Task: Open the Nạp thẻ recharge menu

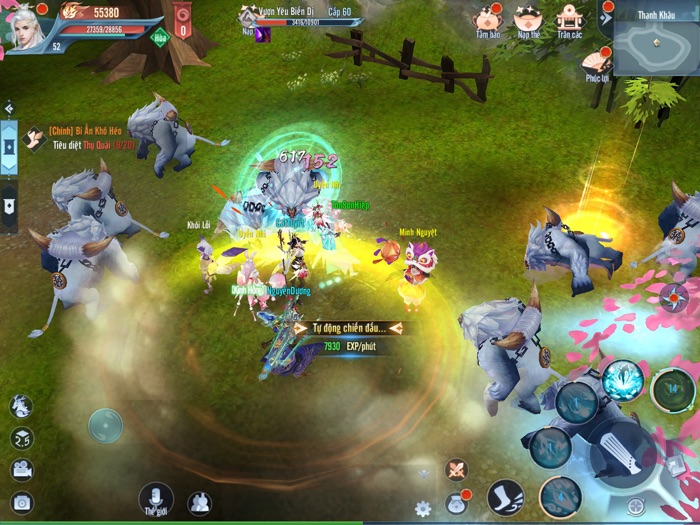Action: click(527, 20)
